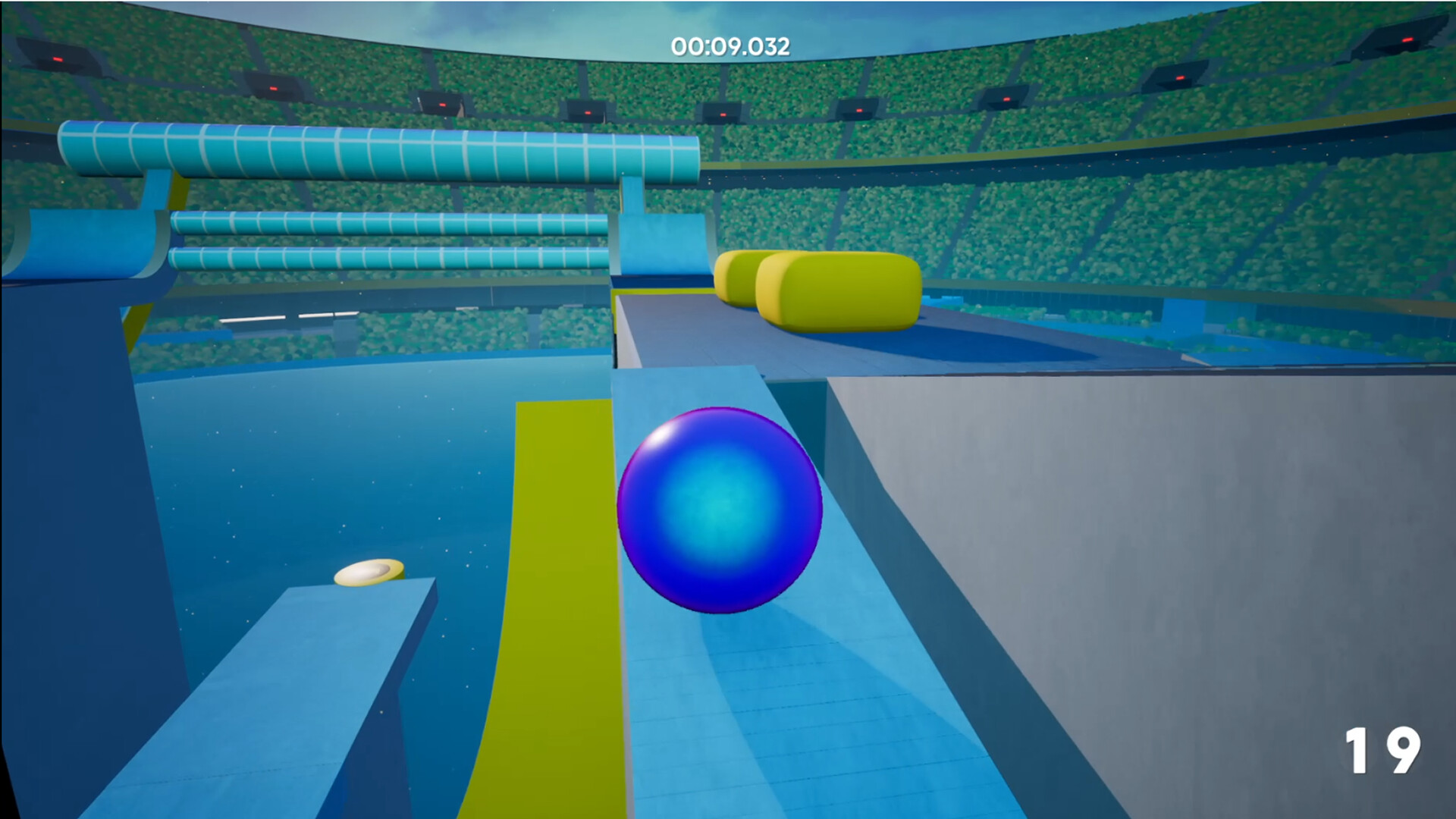Viewport: 1456px width, 819px height.
Task: Click the front yellow capsule obstacle
Action: (x=842, y=292)
